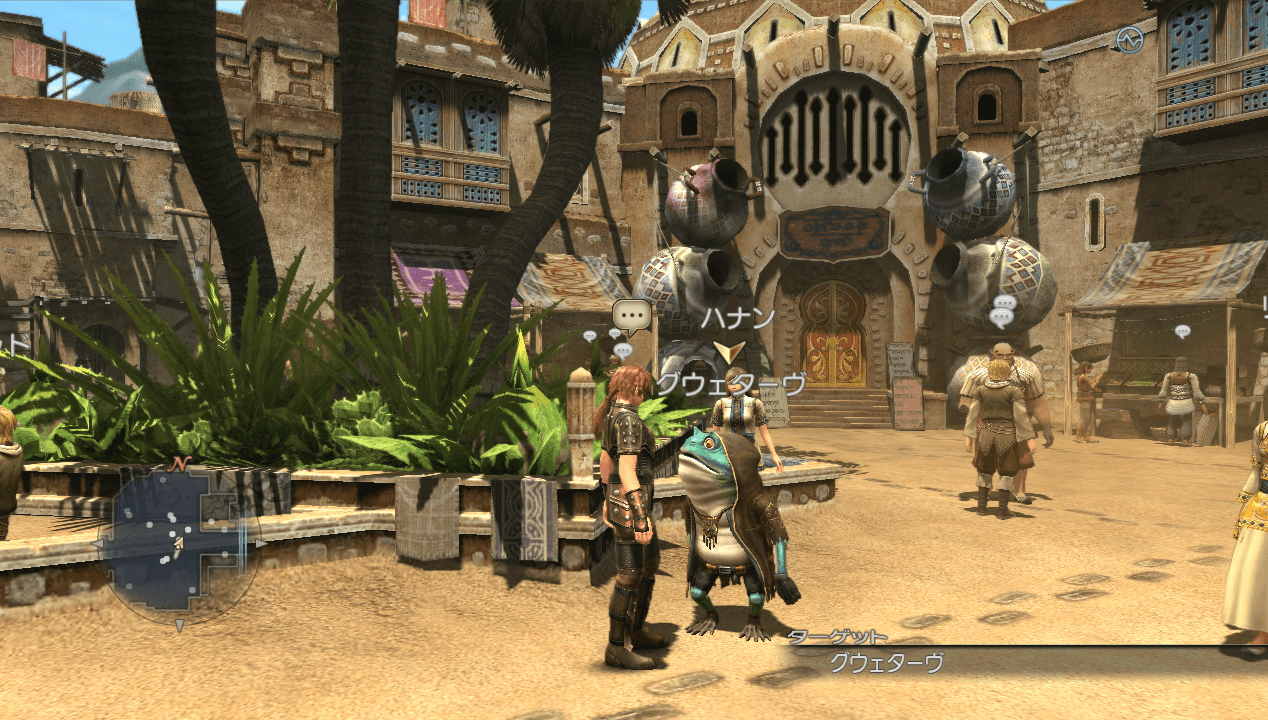The image size is (1268, 720).
Task: Select the ハナン name label
Action: [x=737, y=320]
